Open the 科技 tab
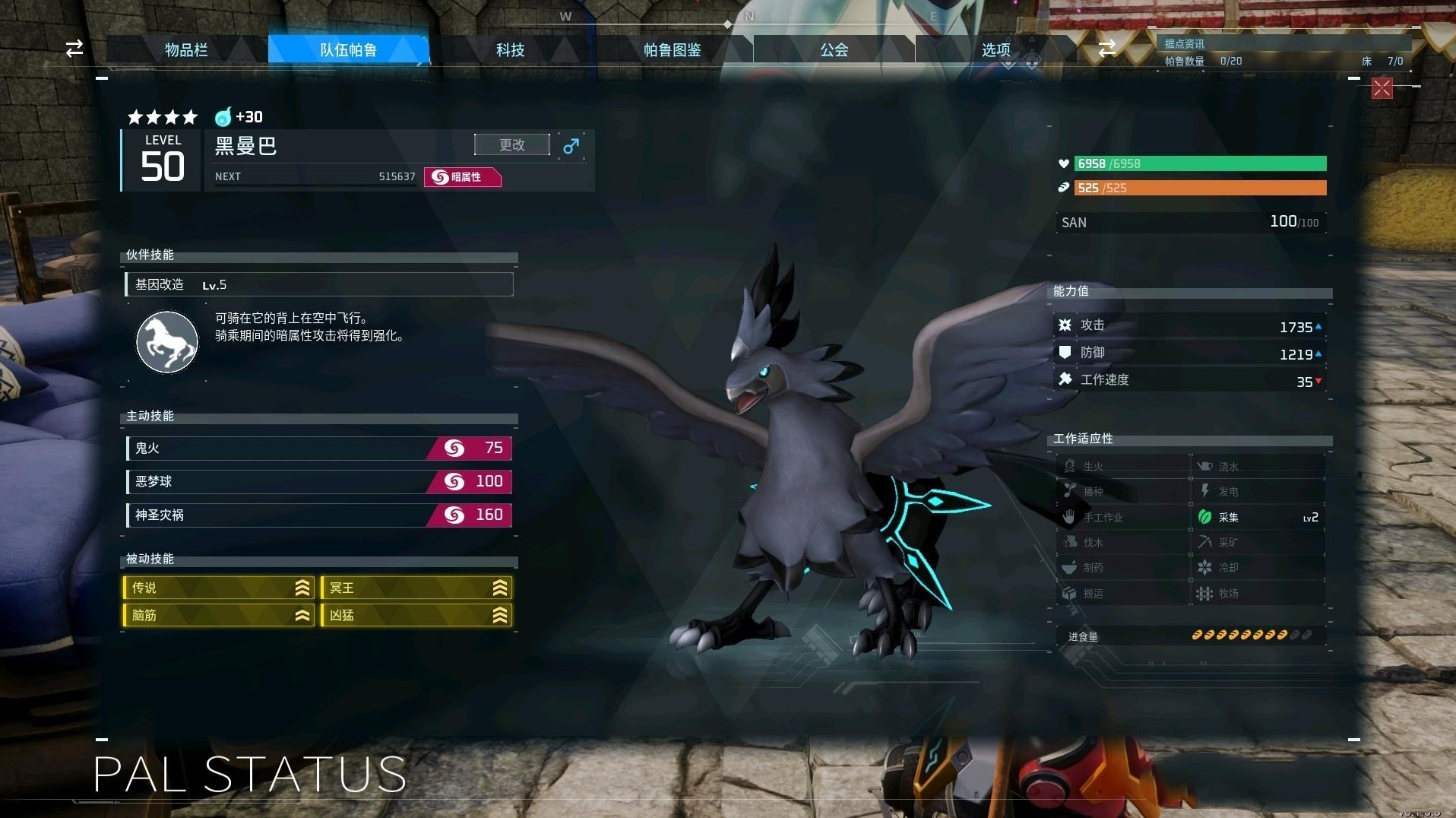Screen dimensions: 1456x818 [x=510, y=50]
